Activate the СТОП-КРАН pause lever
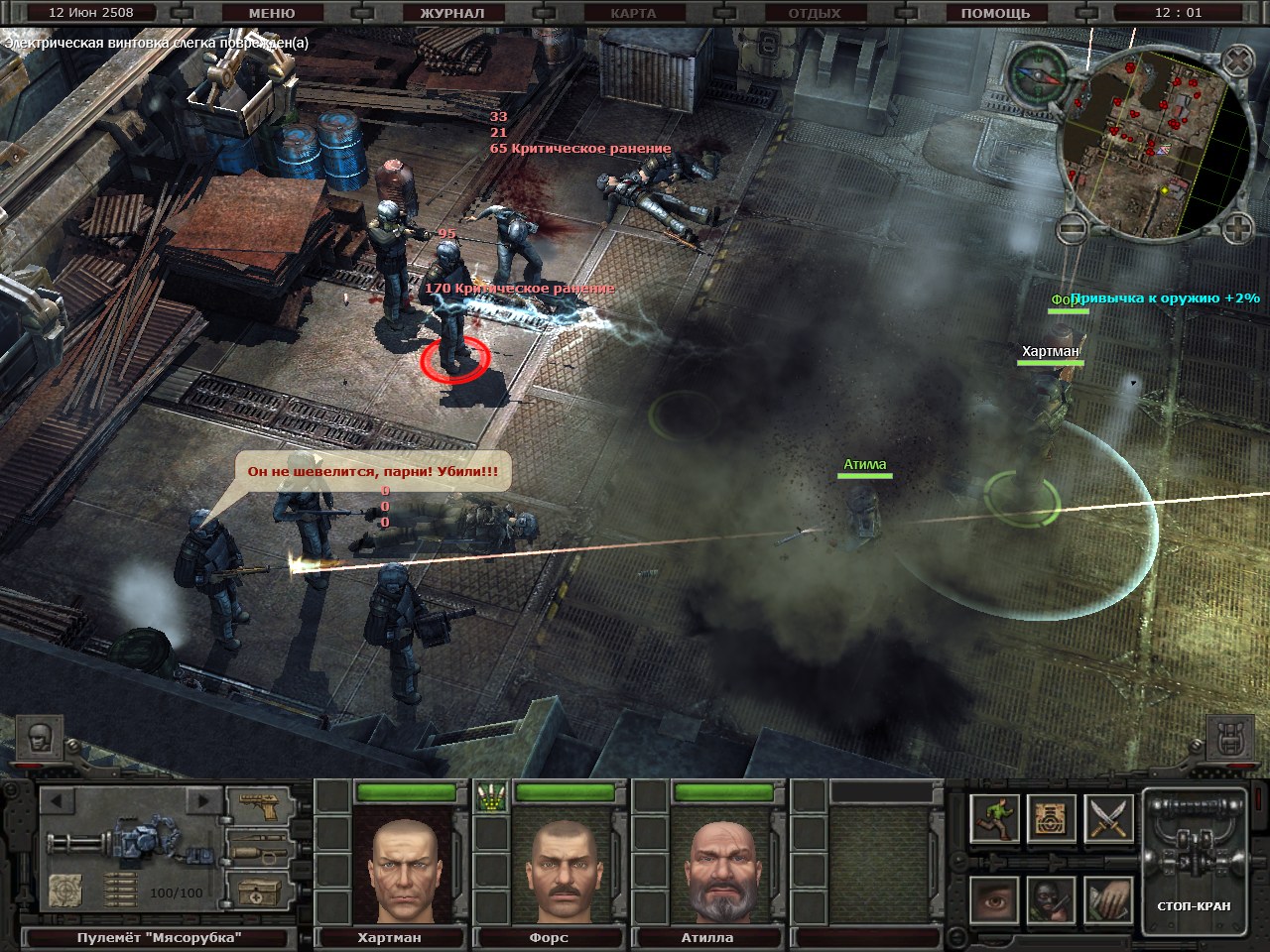 [1194, 863]
